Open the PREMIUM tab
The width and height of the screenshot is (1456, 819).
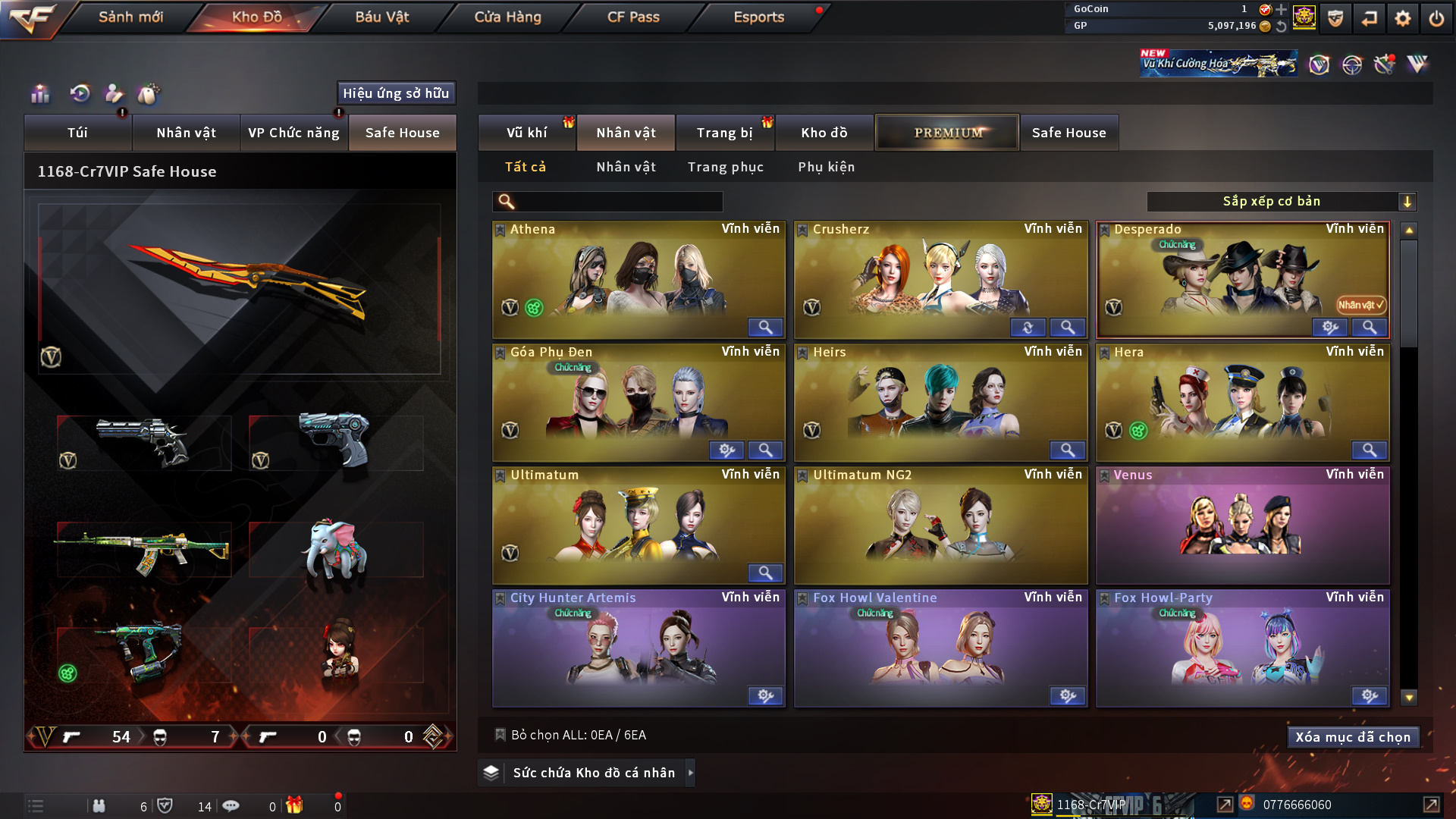pyautogui.click(x=947, y=133)
